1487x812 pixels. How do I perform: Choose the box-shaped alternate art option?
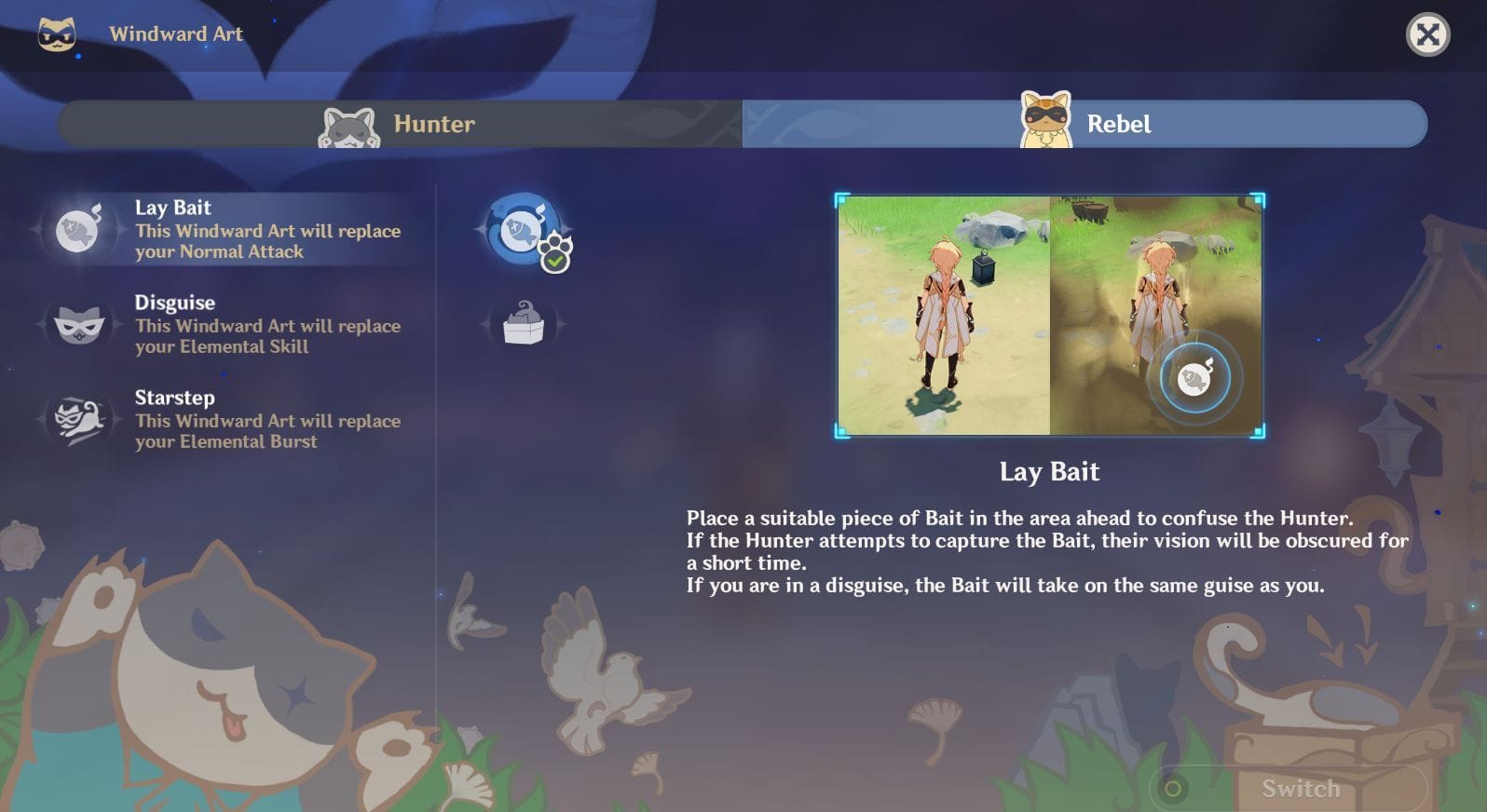pos(524,324)
